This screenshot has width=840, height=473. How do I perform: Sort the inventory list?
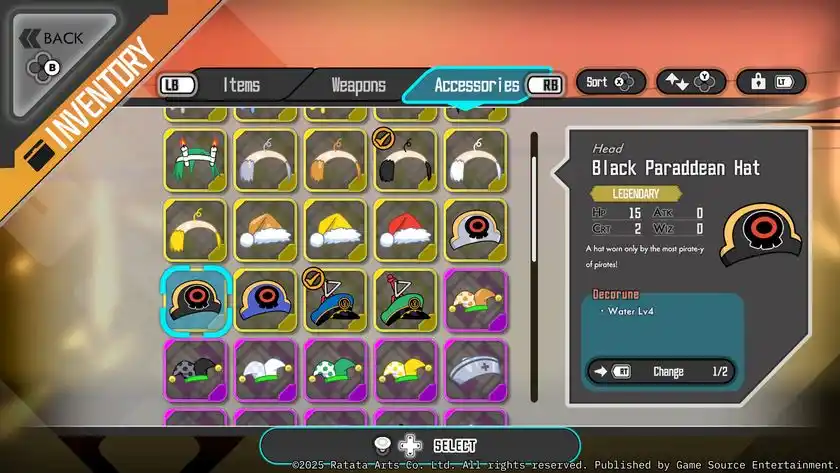610,82
